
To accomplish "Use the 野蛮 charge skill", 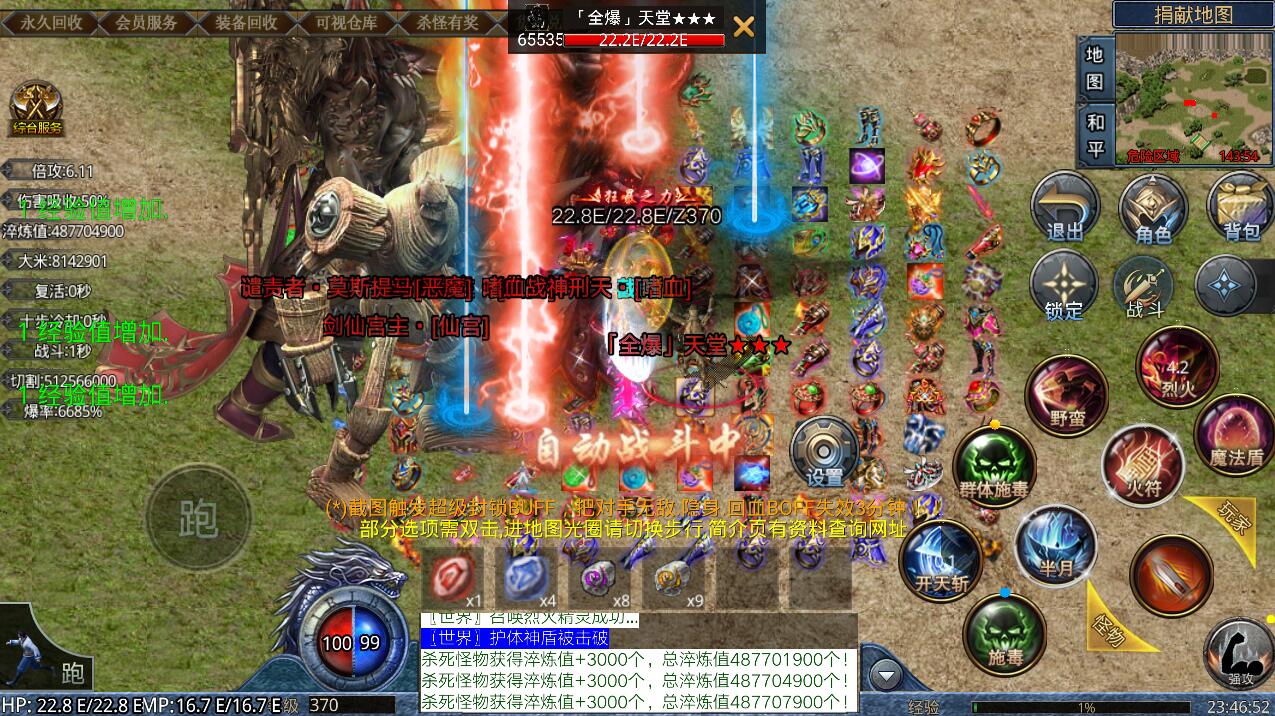I will tap(1067, 393).
